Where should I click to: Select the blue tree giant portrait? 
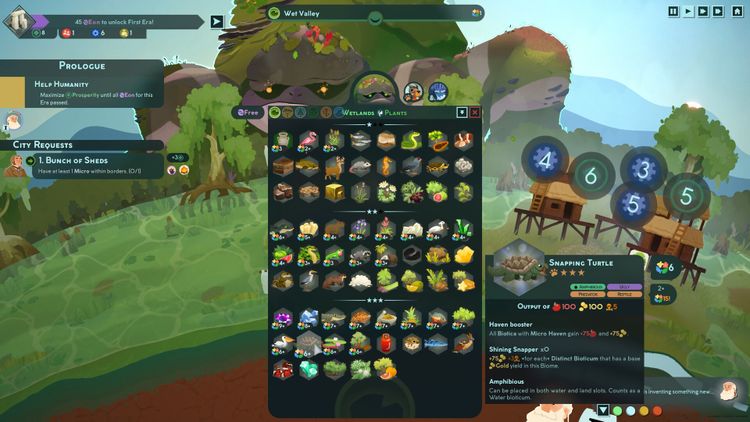tap(438, 92)
